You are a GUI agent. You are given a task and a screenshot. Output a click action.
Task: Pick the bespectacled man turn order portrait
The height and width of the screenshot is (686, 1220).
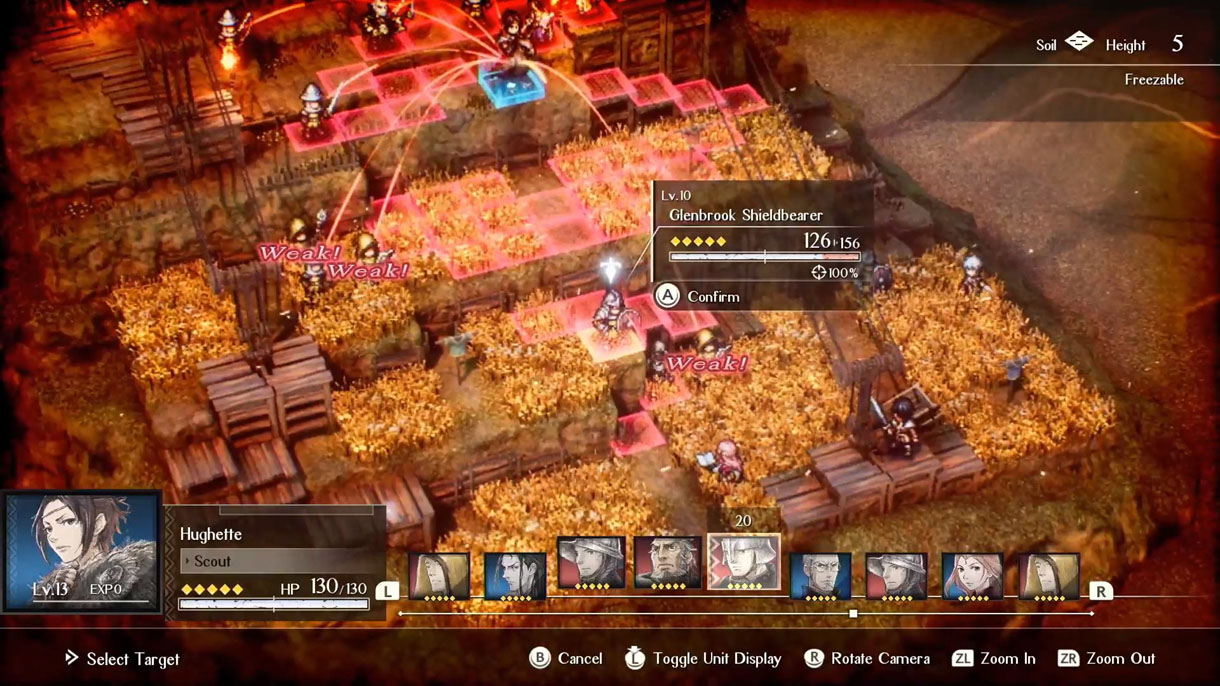(820, 577)
